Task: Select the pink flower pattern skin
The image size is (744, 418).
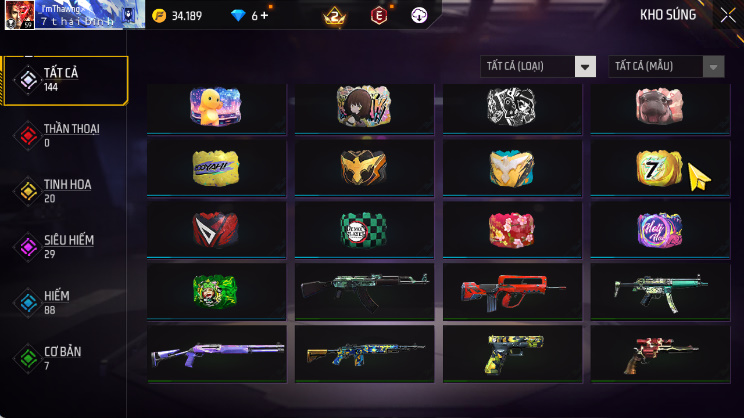Action: click(511, 230)
